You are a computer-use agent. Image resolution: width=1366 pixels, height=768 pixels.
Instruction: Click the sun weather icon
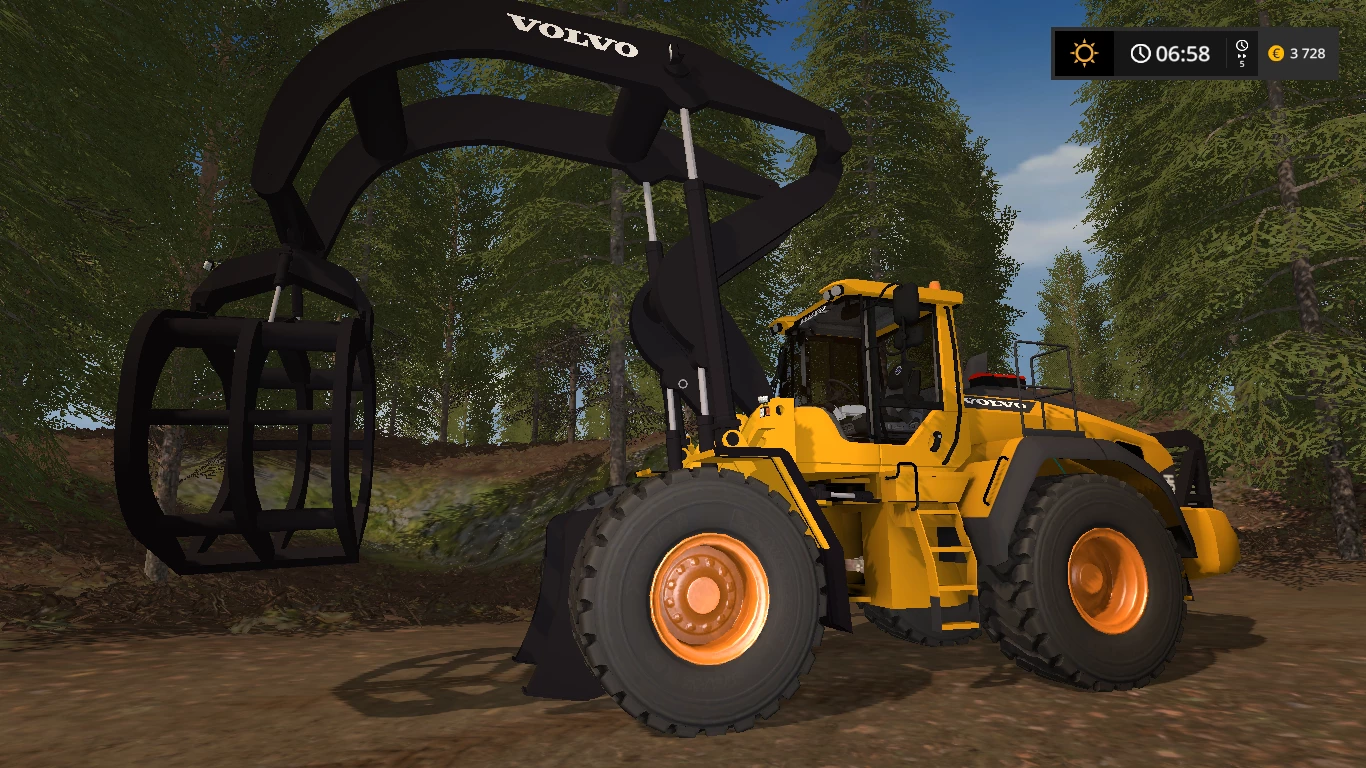pyautogui.click(x=1084, y=53)
